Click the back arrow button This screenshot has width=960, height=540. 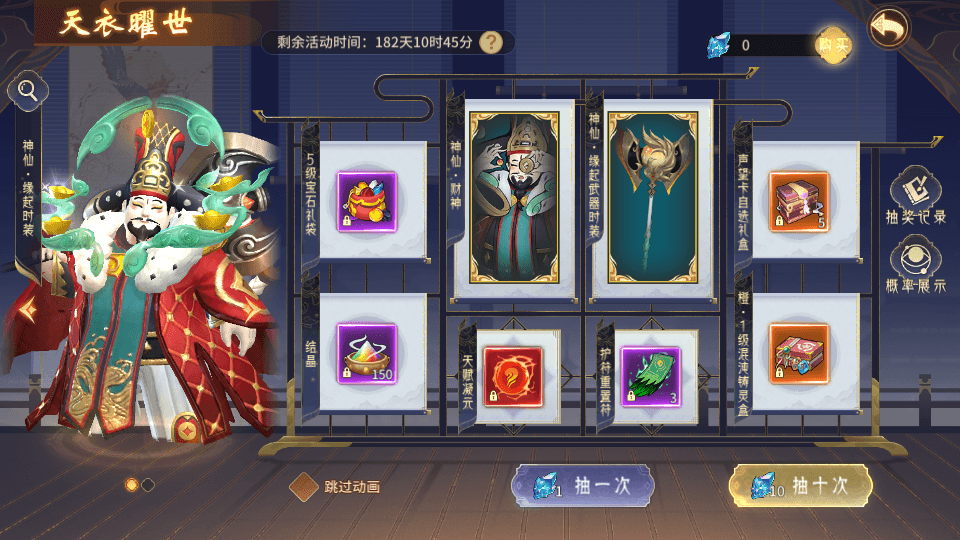point(889,28)
